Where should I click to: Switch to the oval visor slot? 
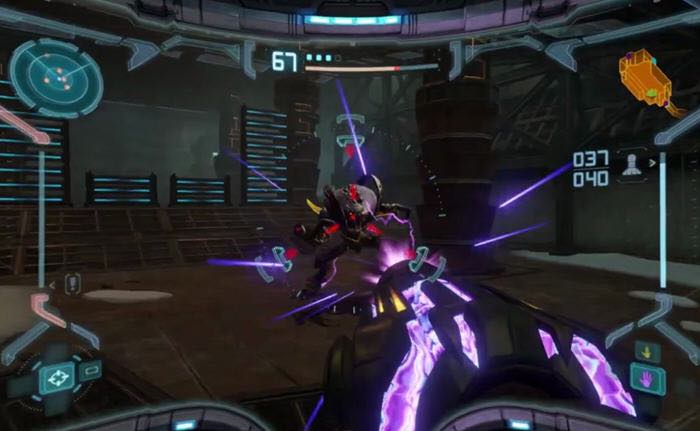coord(89,369)
